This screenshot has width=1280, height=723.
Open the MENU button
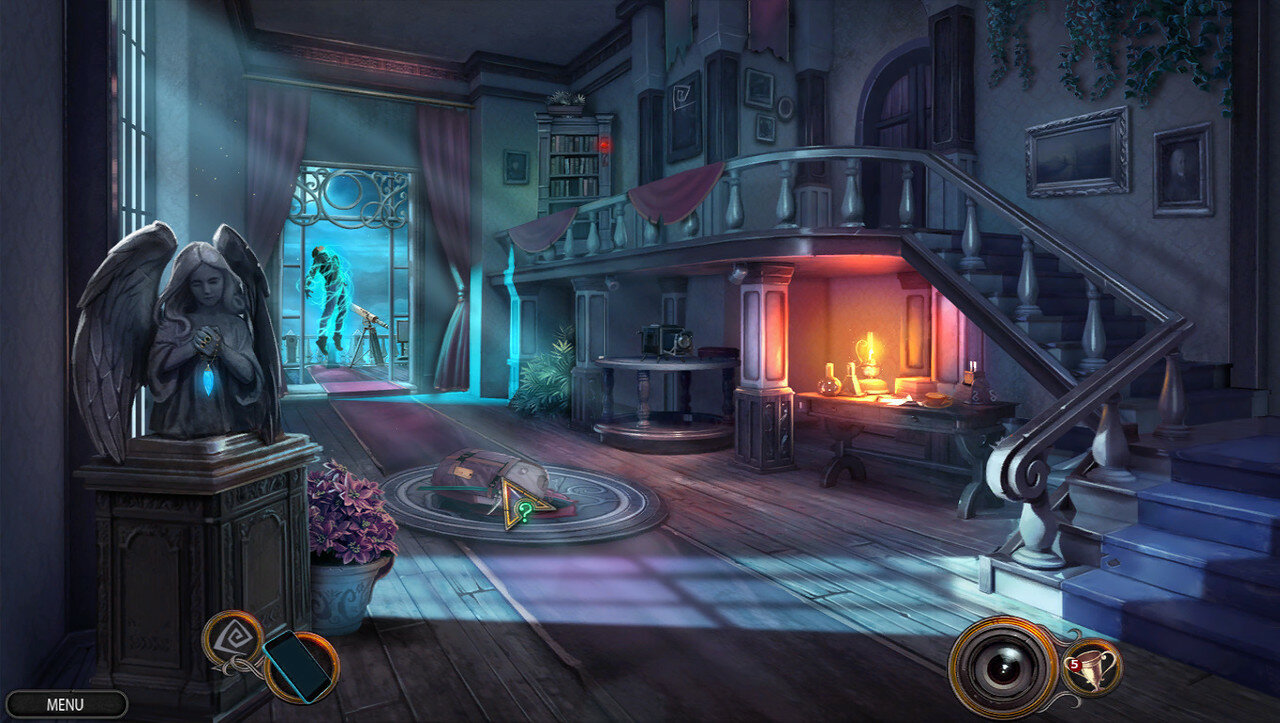click(x=66, y=704)
